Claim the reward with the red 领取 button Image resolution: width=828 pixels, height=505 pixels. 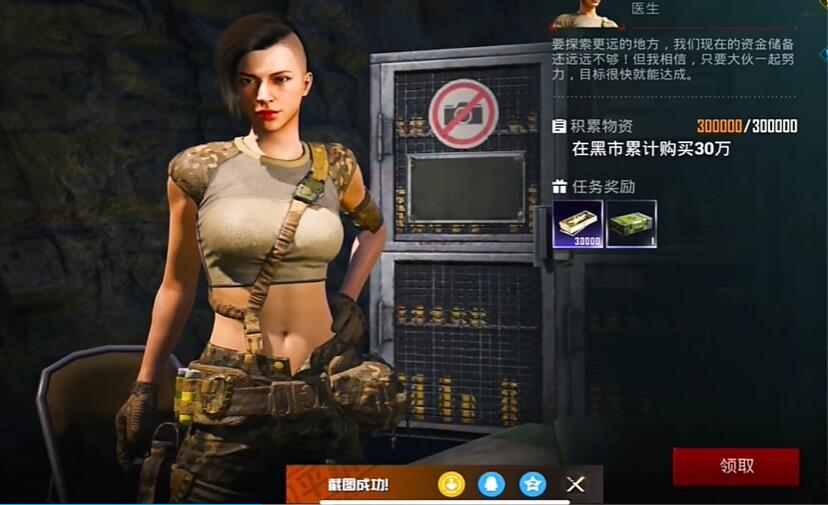click(x=735, y=466)
